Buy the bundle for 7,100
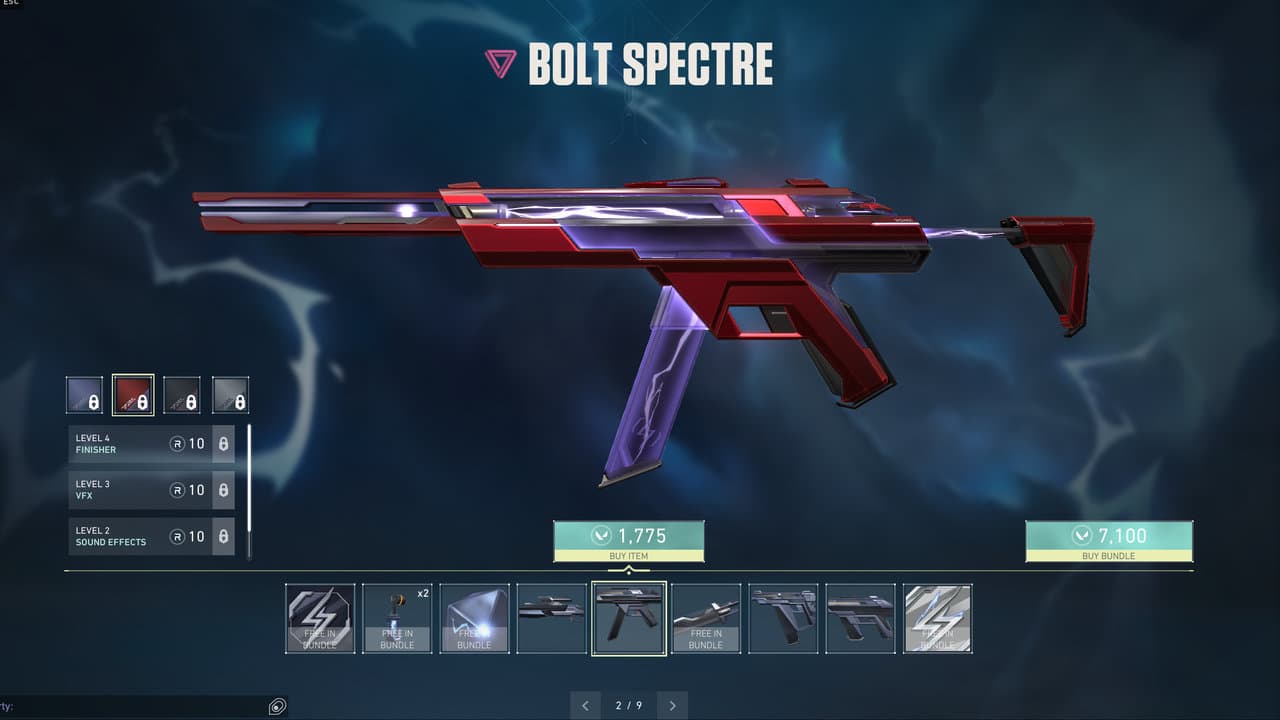This screenshot has height=720, width=1280. pyautogui.click(x=1108, y=540)
